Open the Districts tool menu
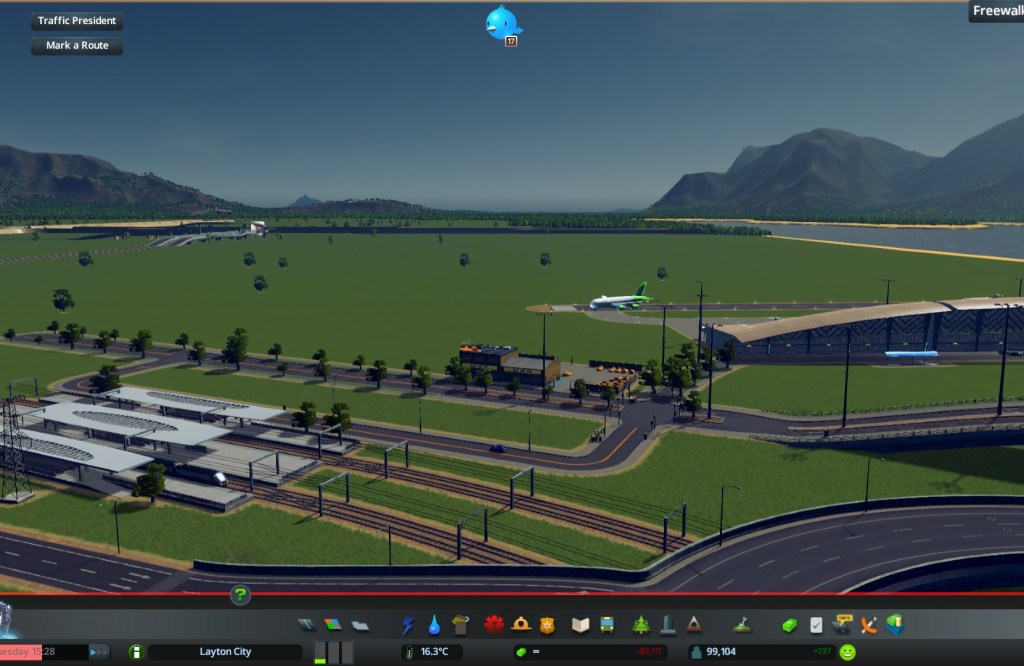The image size is (1024, 666). pos(359,625)
